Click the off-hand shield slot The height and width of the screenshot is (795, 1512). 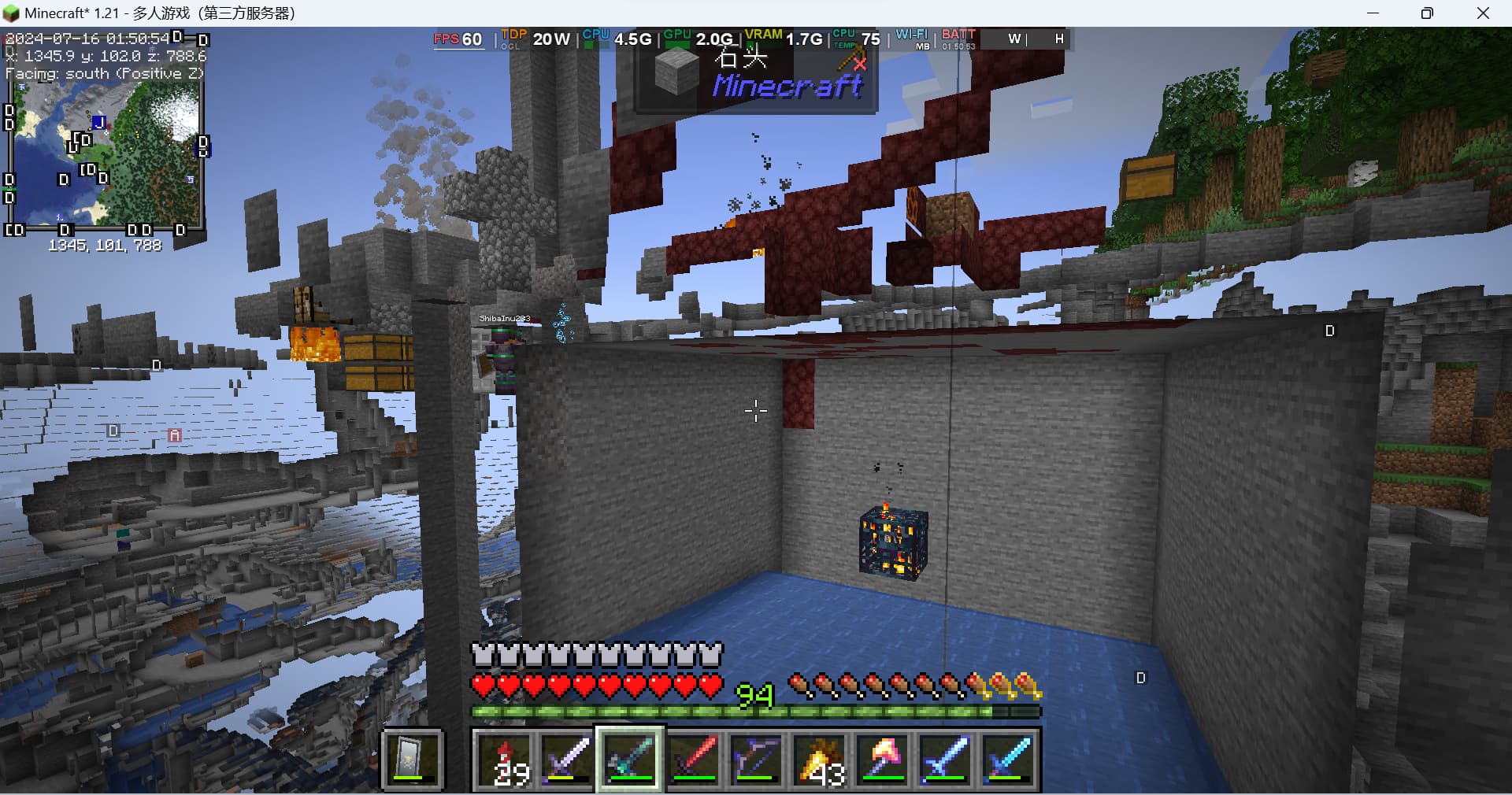[x=413, y=760]
